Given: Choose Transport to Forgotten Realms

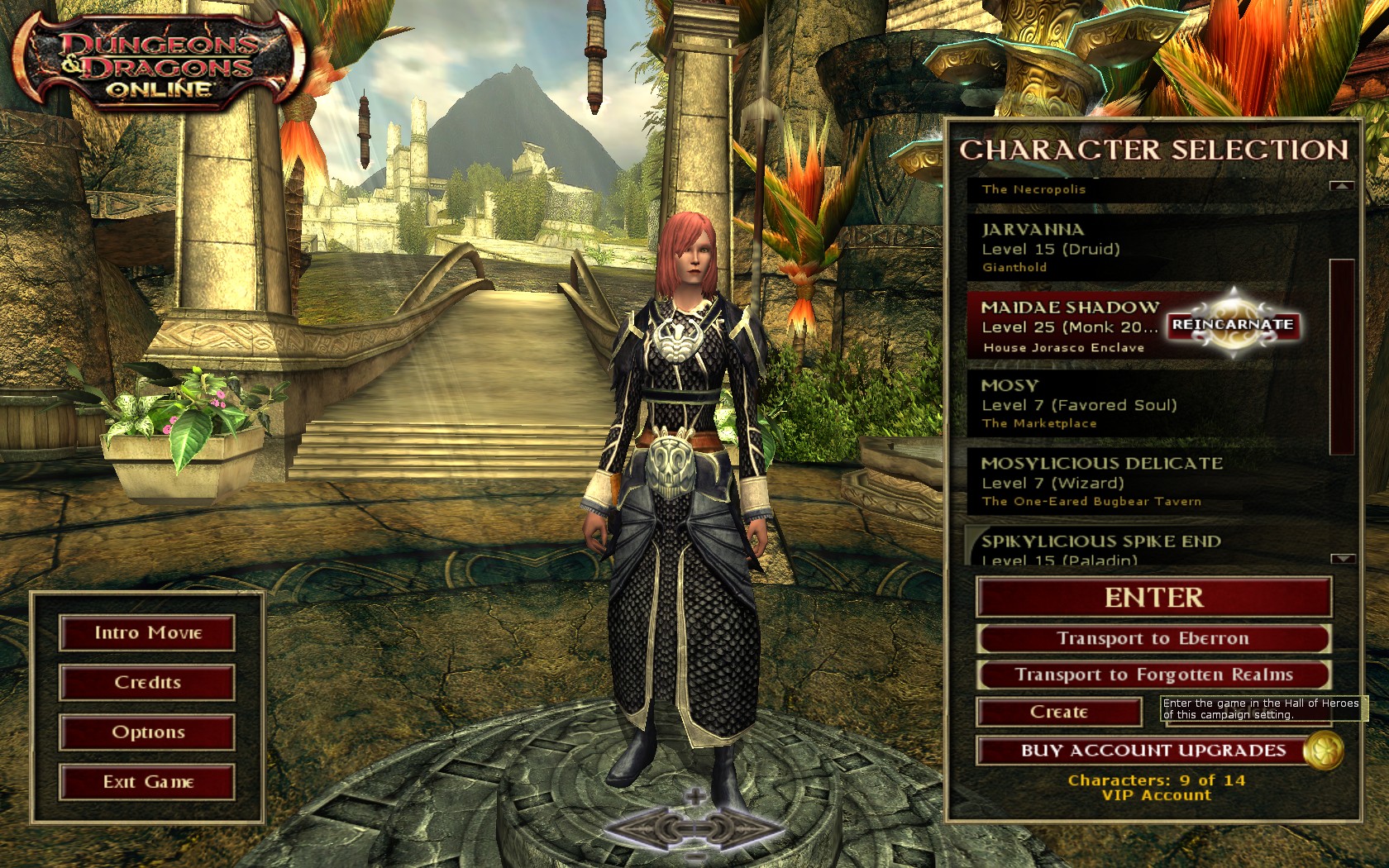Looking at the screenshot, I should pos(1153,675).
